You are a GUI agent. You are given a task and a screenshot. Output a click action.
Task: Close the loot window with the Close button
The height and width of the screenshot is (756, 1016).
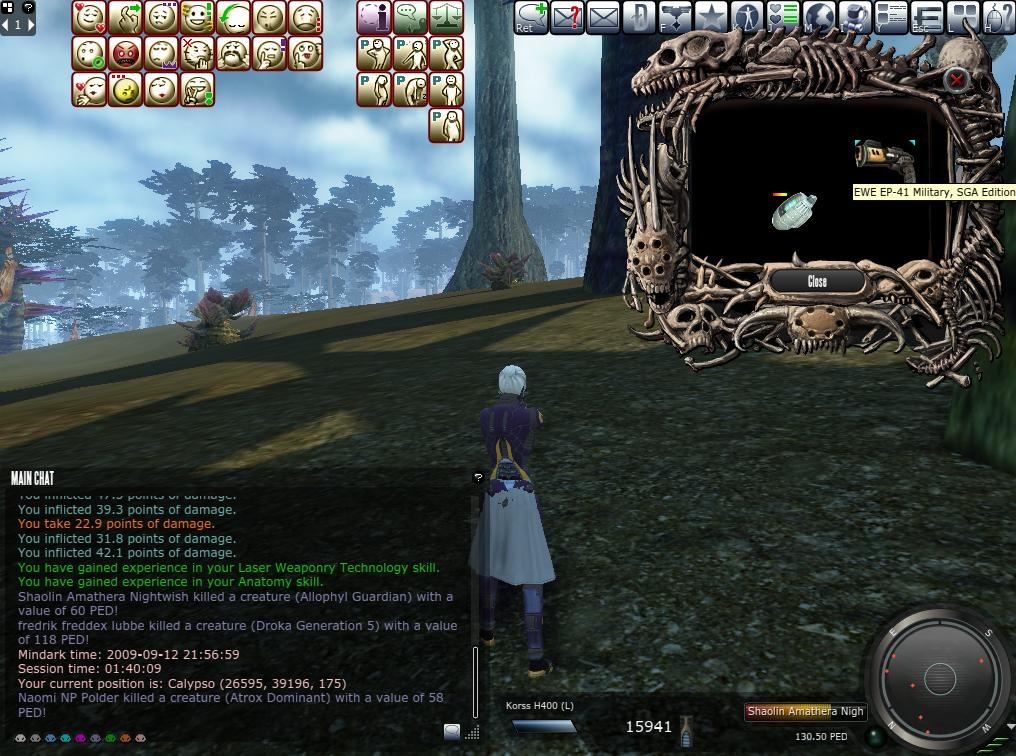[x=817, y=281]
